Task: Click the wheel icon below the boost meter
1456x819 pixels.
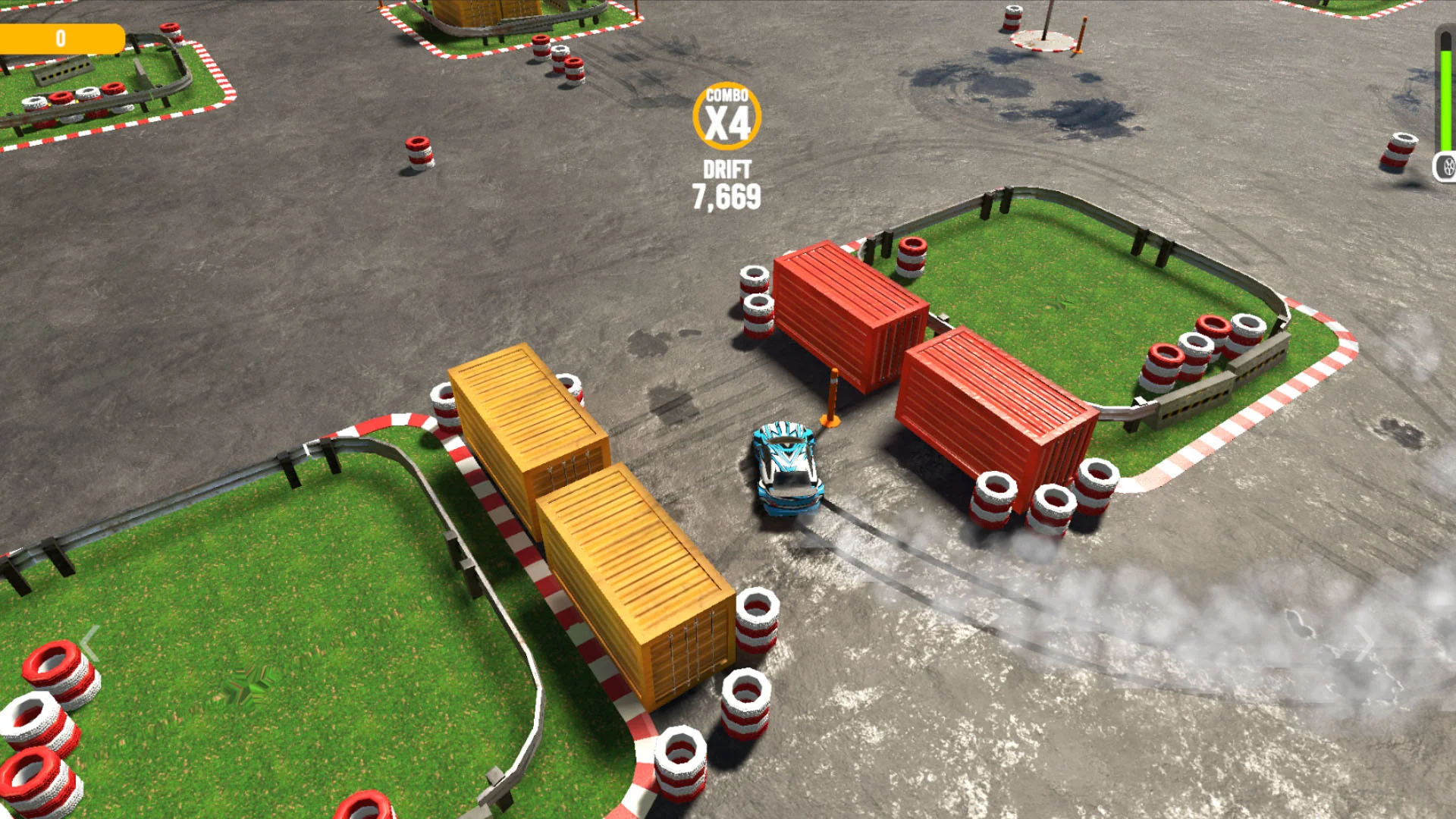Action: coord(1447,165)
